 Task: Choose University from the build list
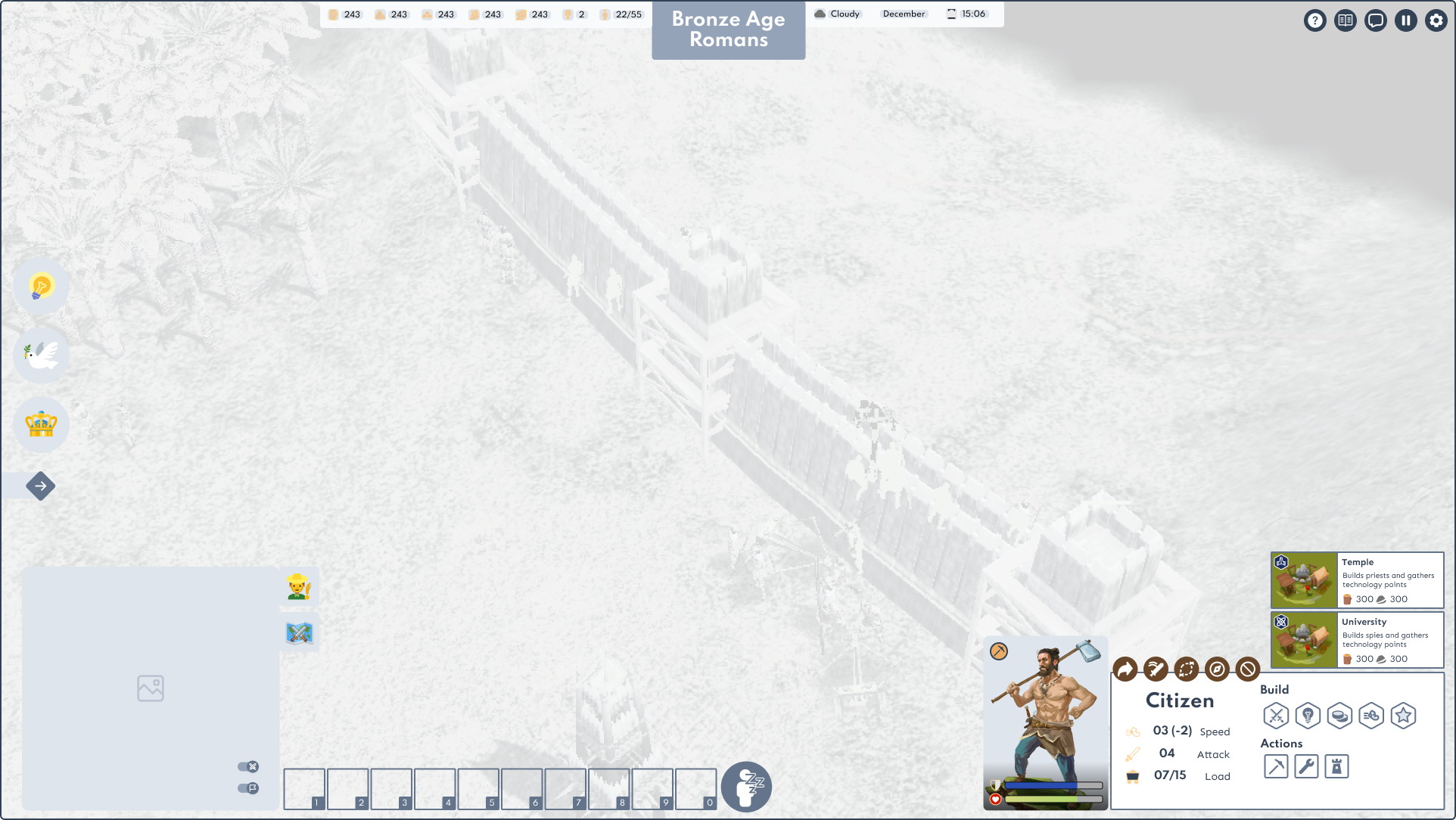pos(1357,640)
